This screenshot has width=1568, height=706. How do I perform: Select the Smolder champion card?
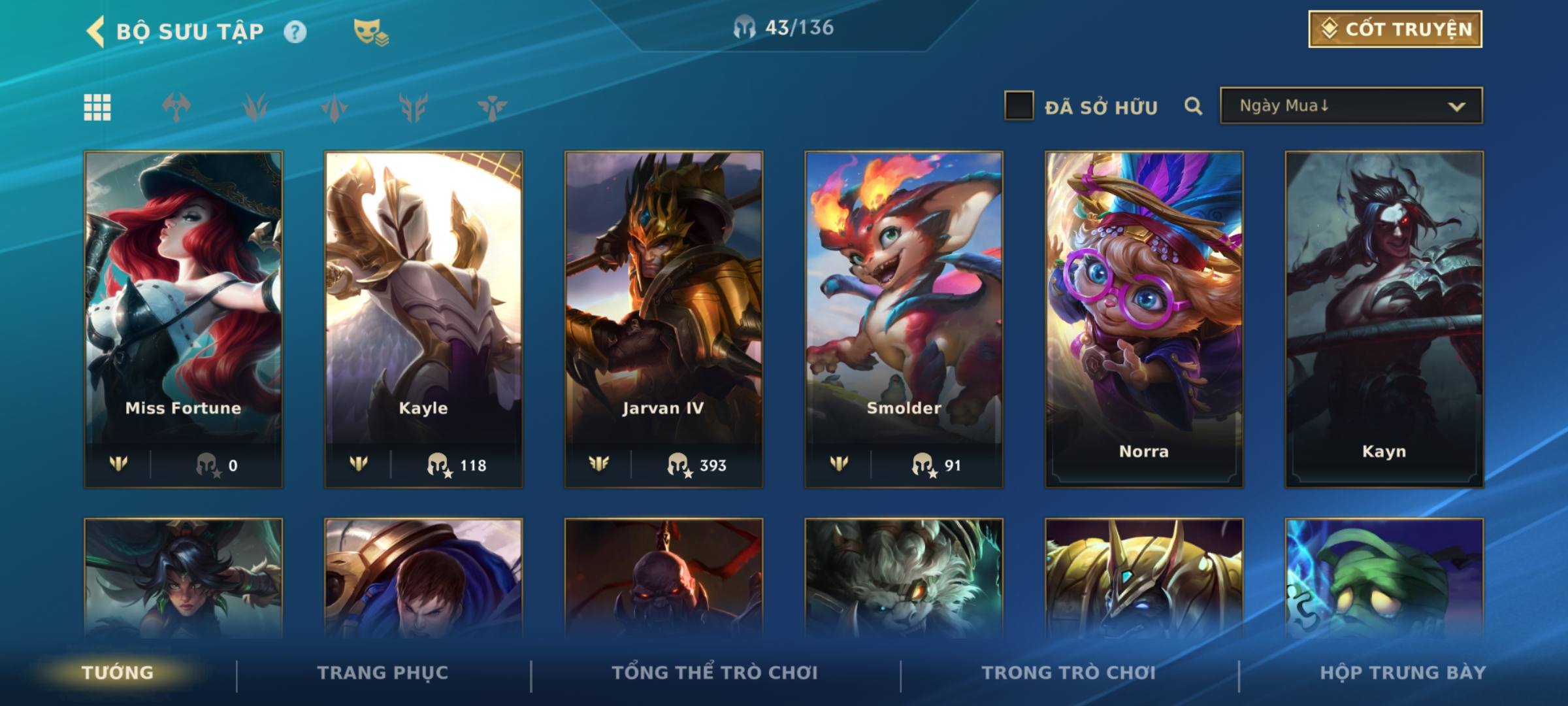[904, 319]
